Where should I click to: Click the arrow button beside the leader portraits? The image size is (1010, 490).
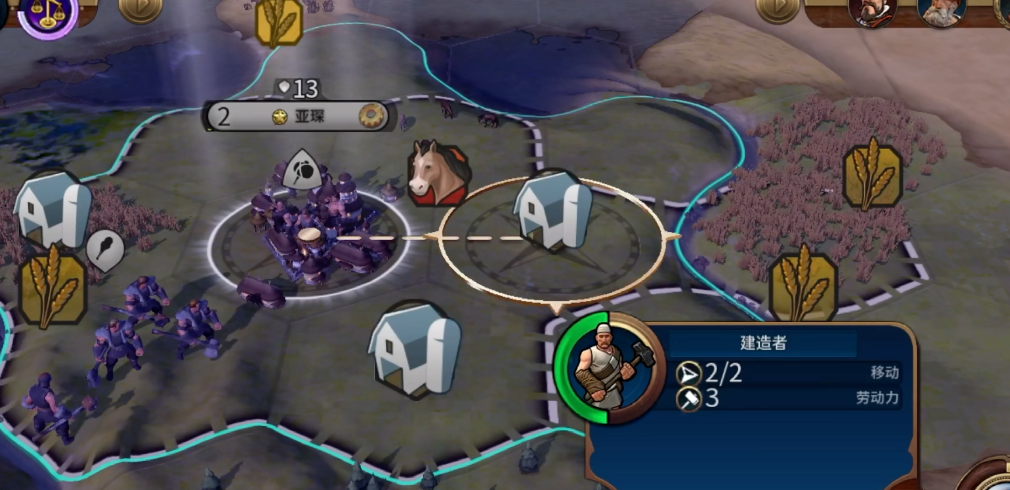(x=777, y=8)
